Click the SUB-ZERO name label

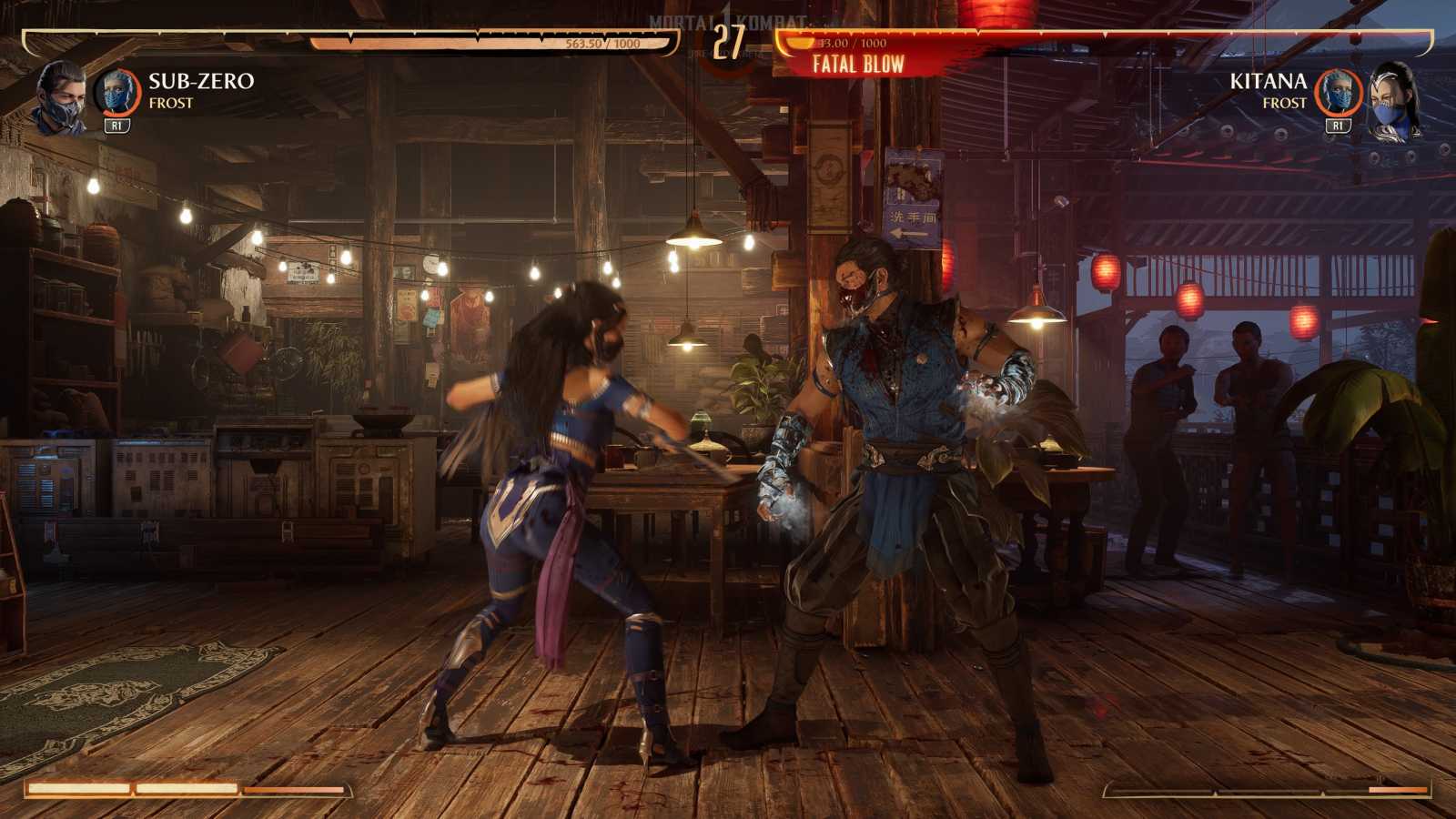[200, 82]
